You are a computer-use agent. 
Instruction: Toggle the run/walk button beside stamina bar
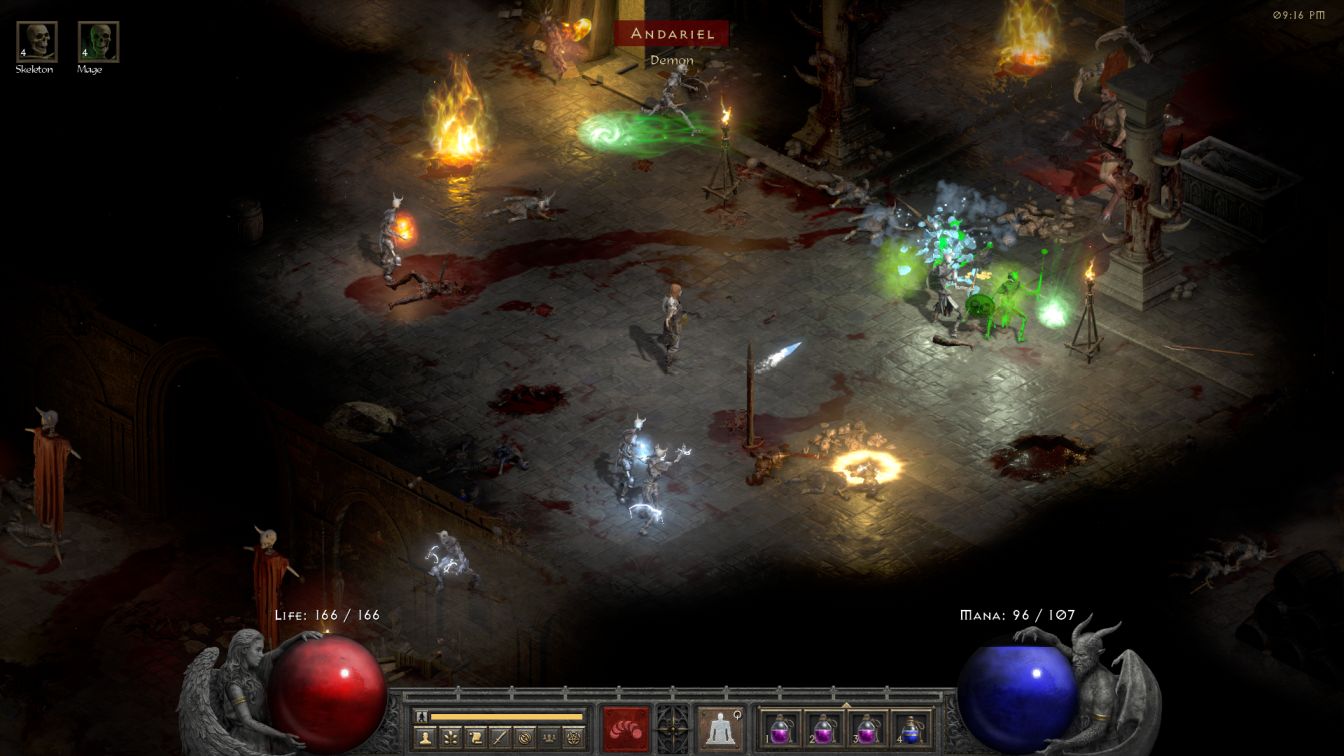[x=421, y=716]
